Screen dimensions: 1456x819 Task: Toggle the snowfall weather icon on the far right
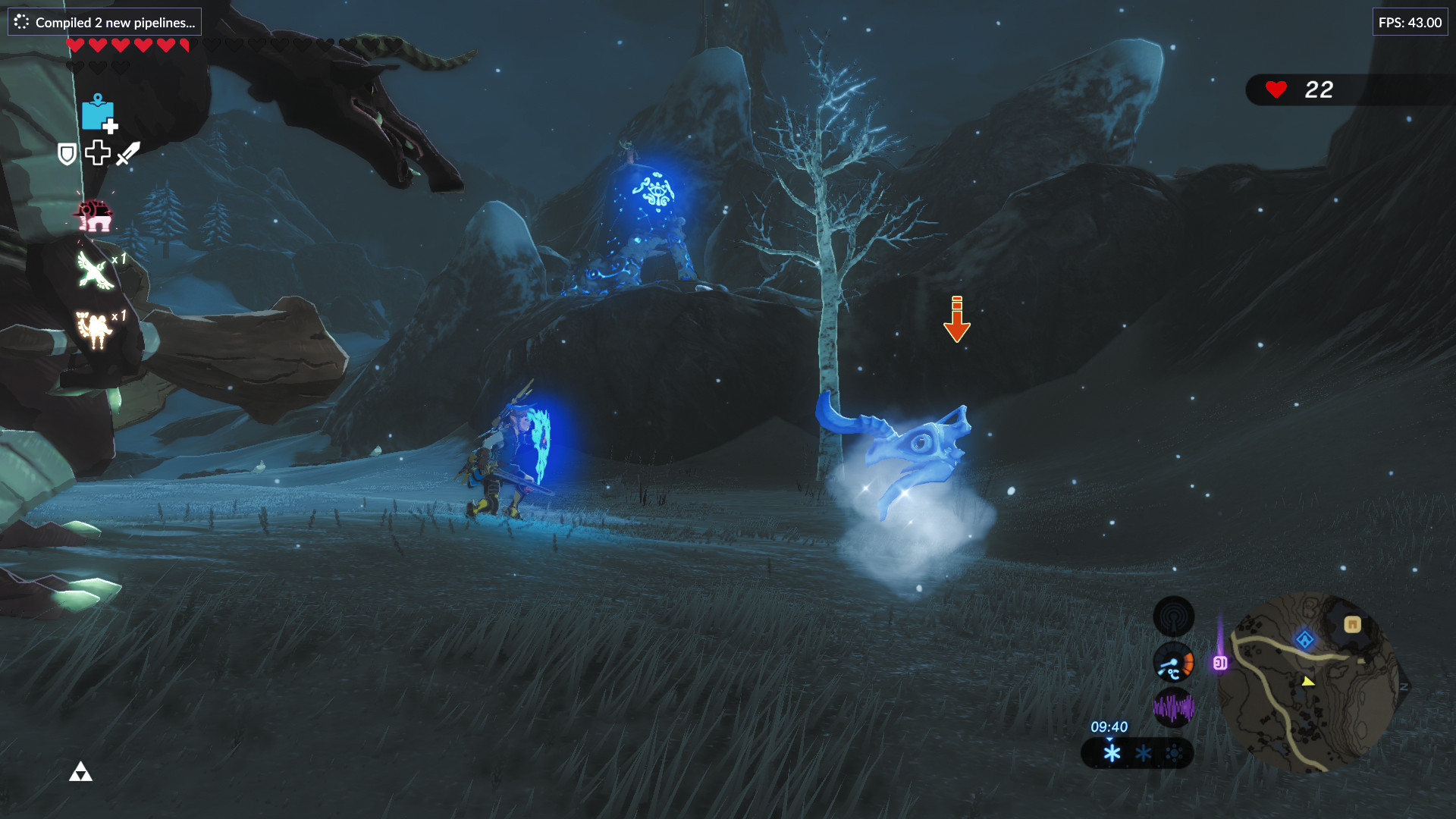(1174, 754)
